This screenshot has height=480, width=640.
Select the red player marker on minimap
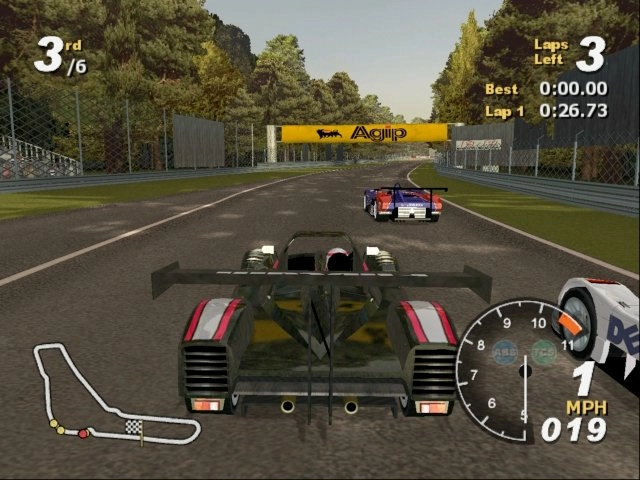point(83,433)
